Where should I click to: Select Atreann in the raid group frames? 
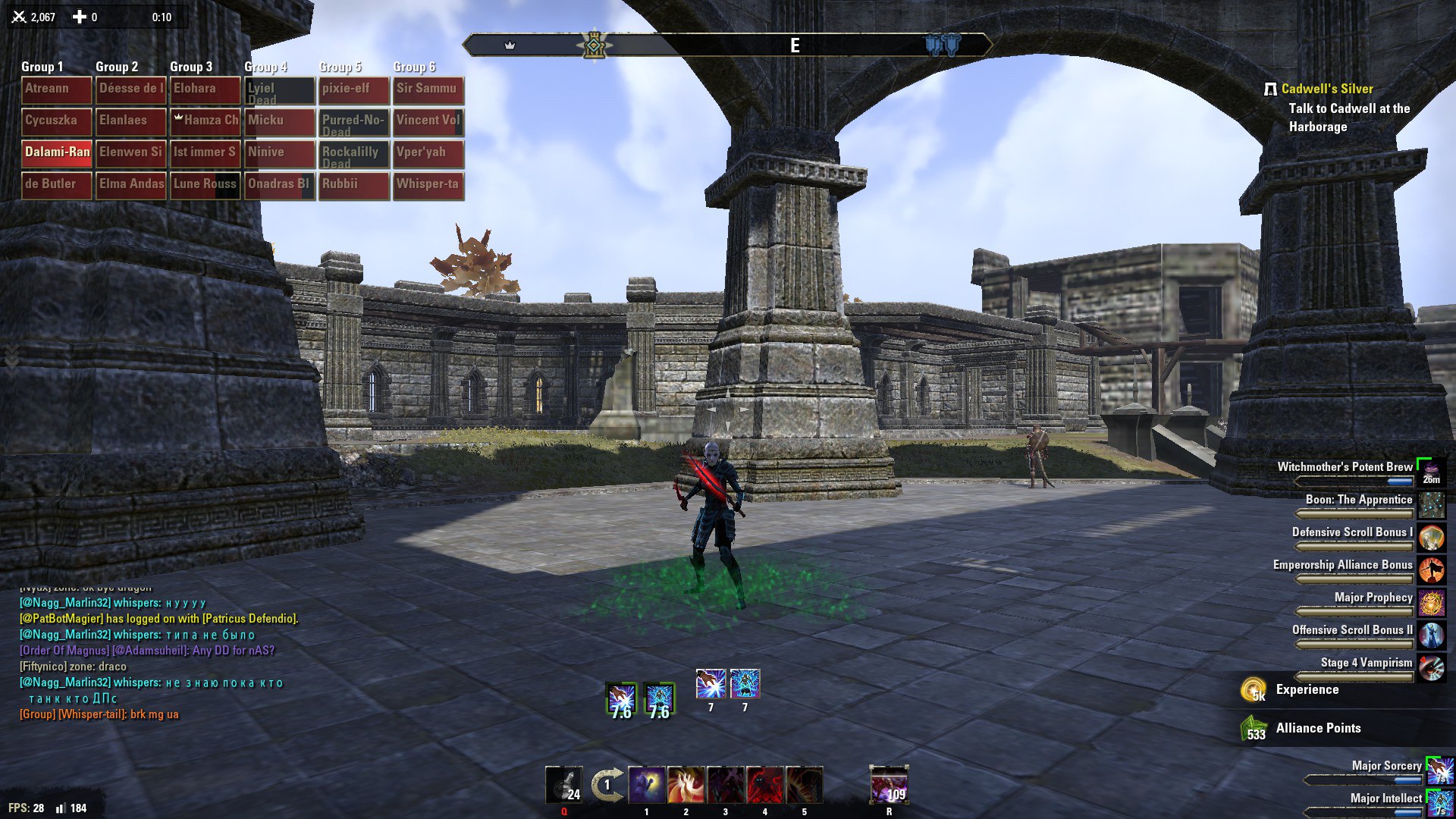pos(57,89)
